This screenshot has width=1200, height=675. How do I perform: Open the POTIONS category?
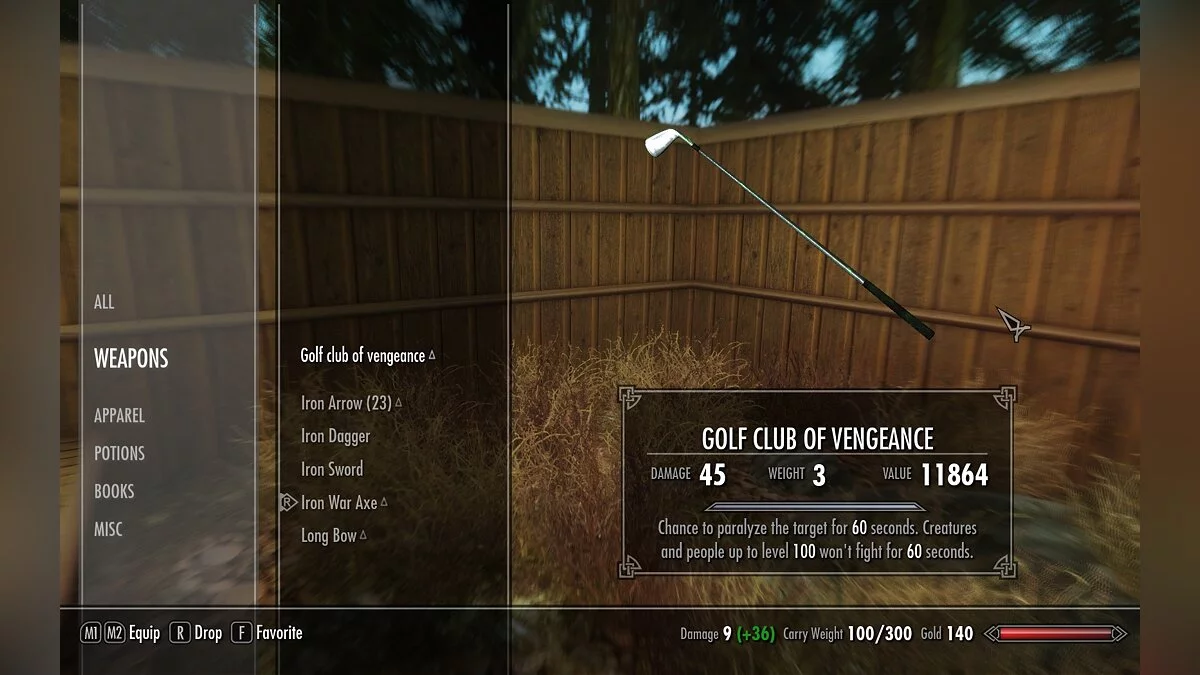[119, 453]
